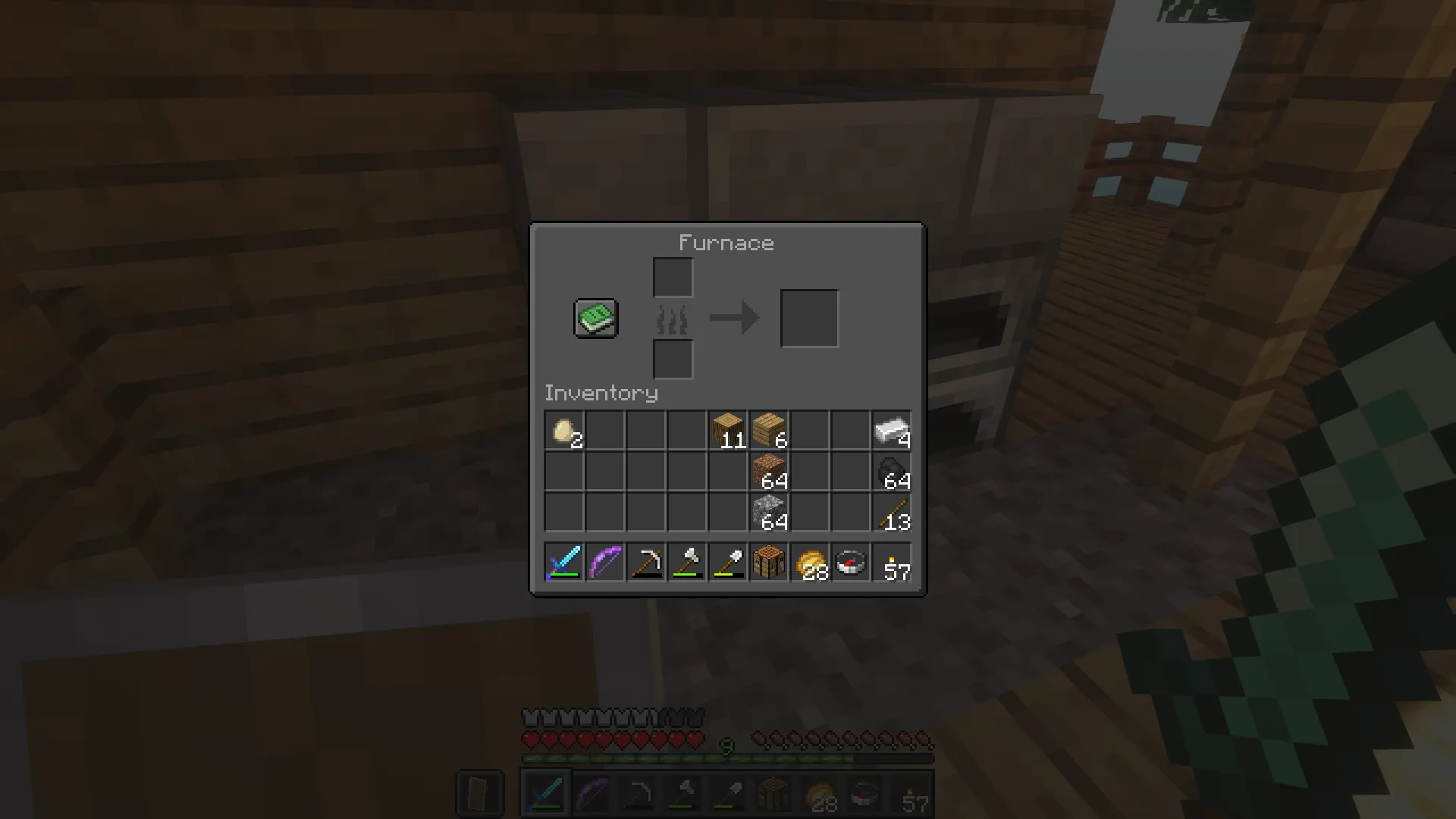The width and height of the screenshot is (1456, 819).
Task: Pick up the stack of 64 coal
Action: pyautogui.click(x=891, y=469)
